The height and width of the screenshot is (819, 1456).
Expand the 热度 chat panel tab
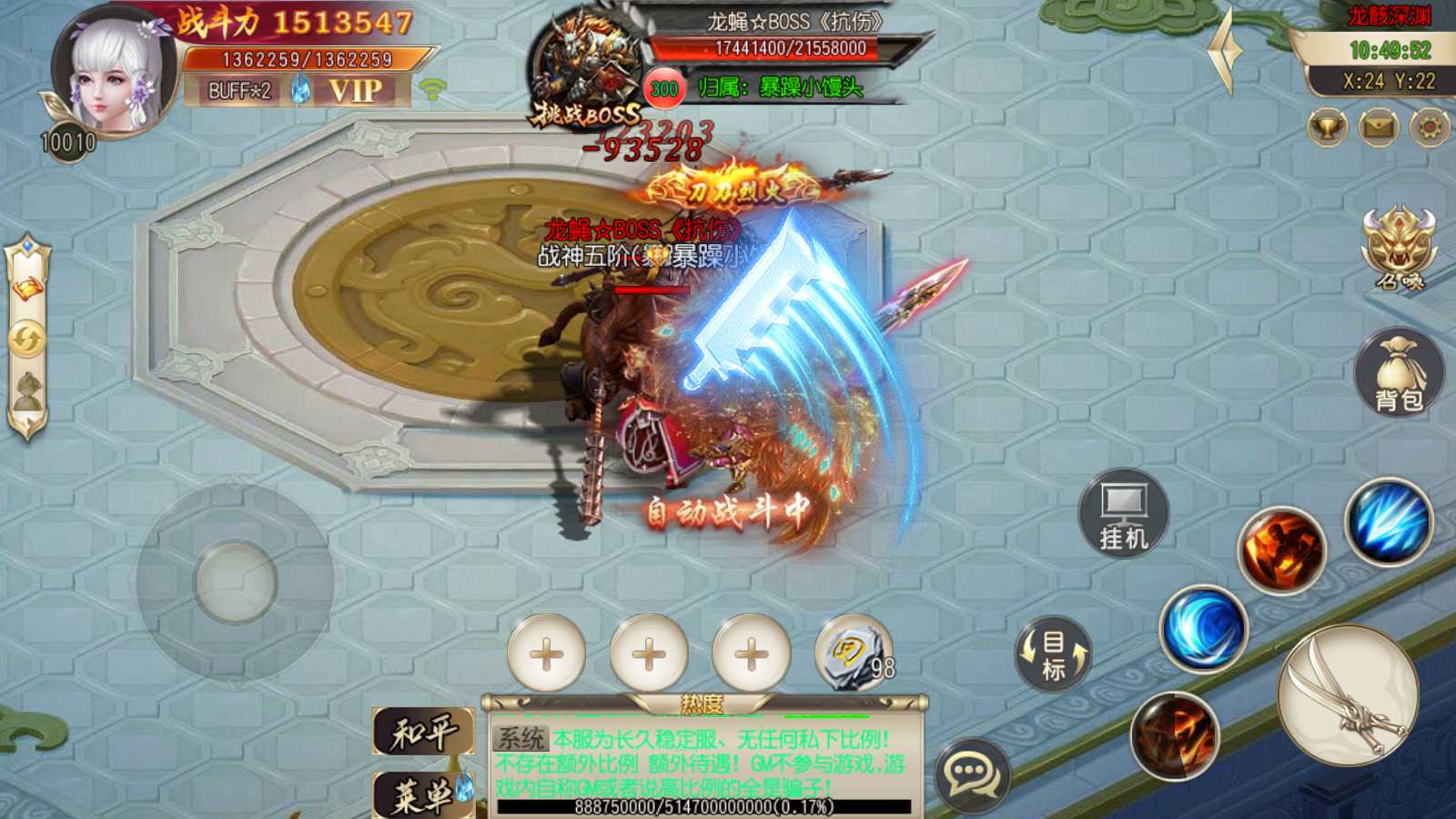click(703, 703)
